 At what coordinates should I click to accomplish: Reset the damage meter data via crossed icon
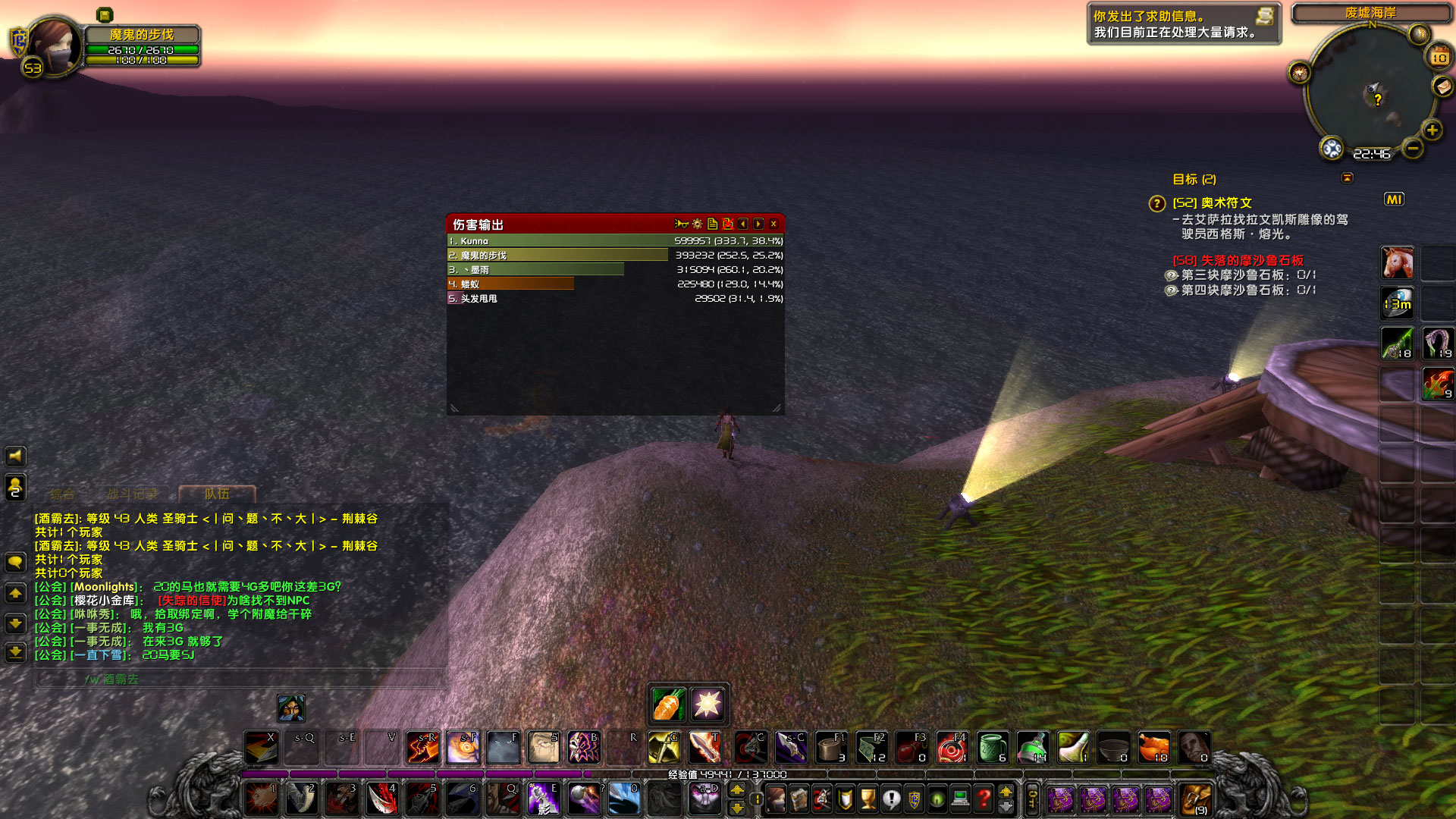click(x=728, y=224)
